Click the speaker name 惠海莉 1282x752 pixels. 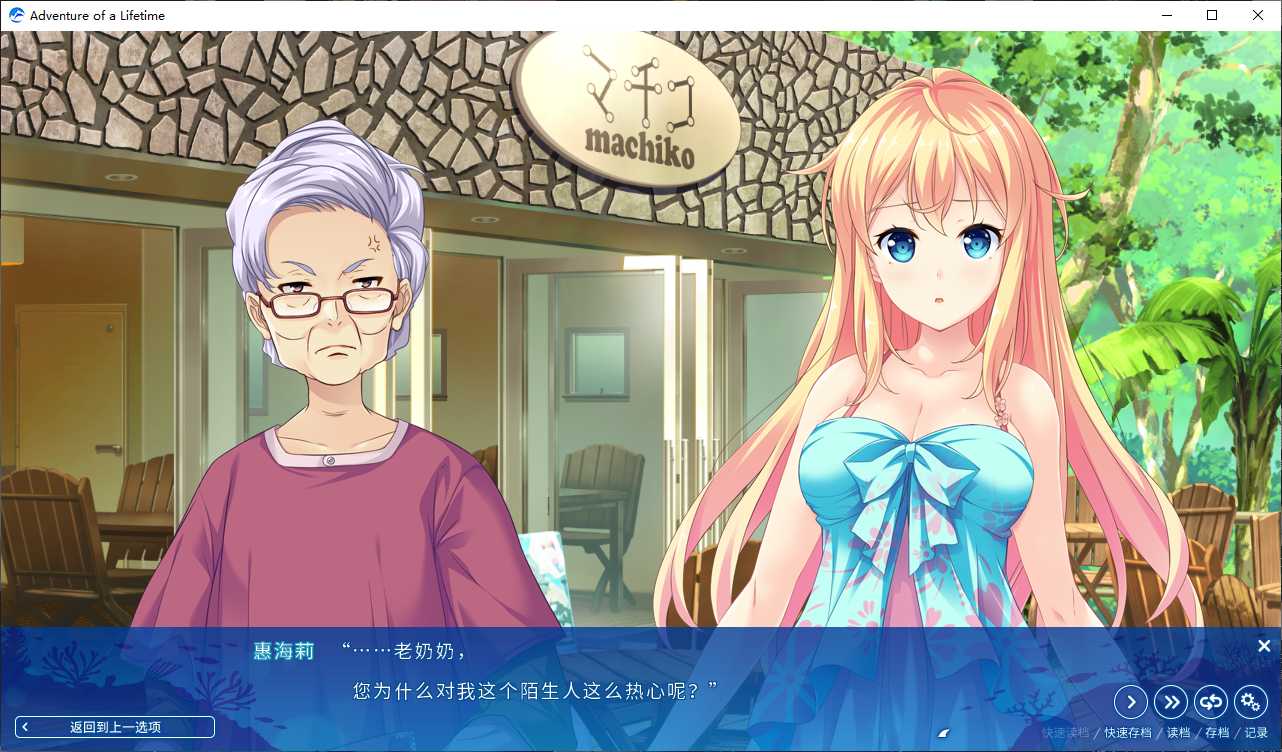(282, 650)
